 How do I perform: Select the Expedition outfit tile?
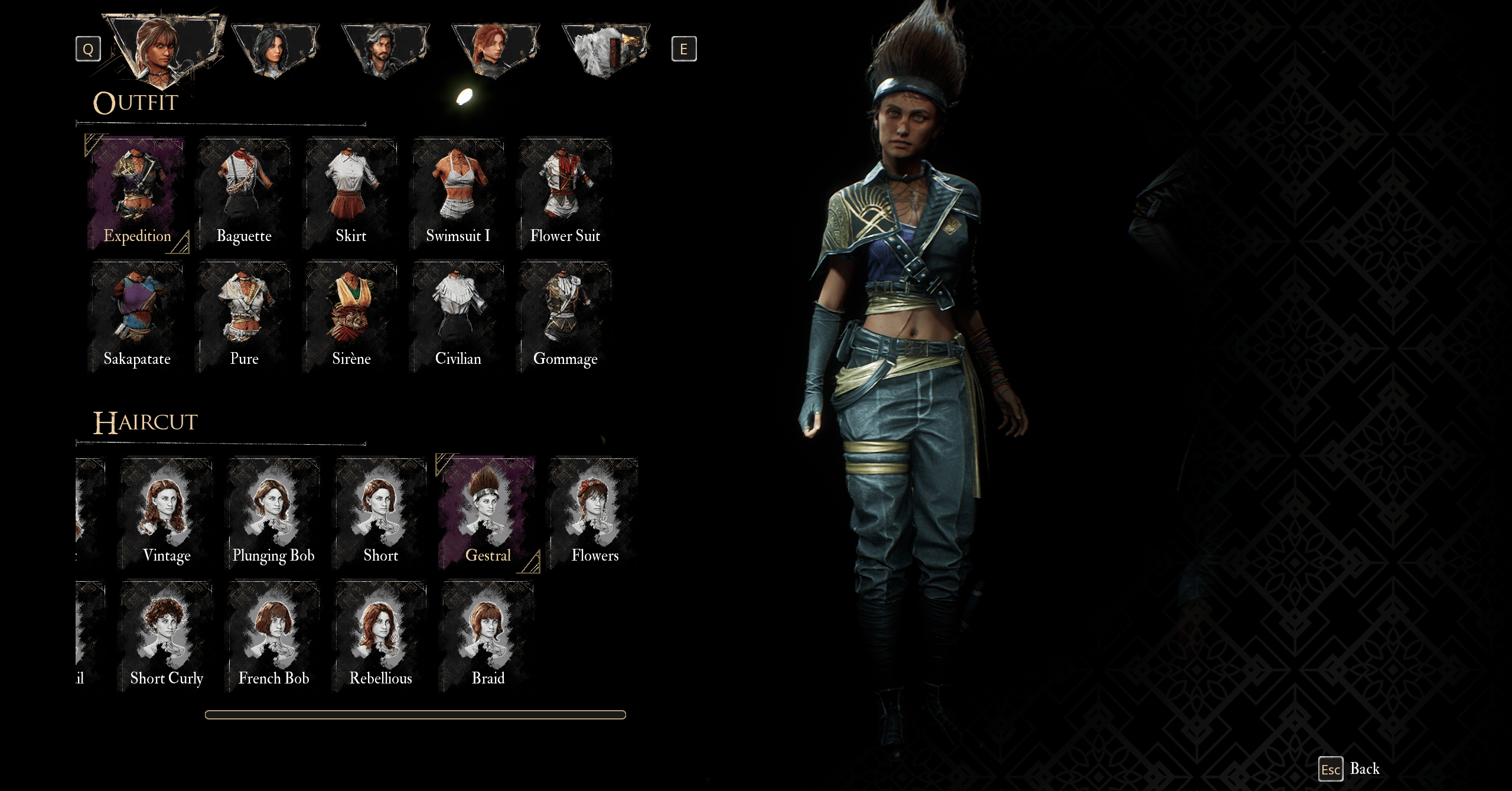[137, 193]
